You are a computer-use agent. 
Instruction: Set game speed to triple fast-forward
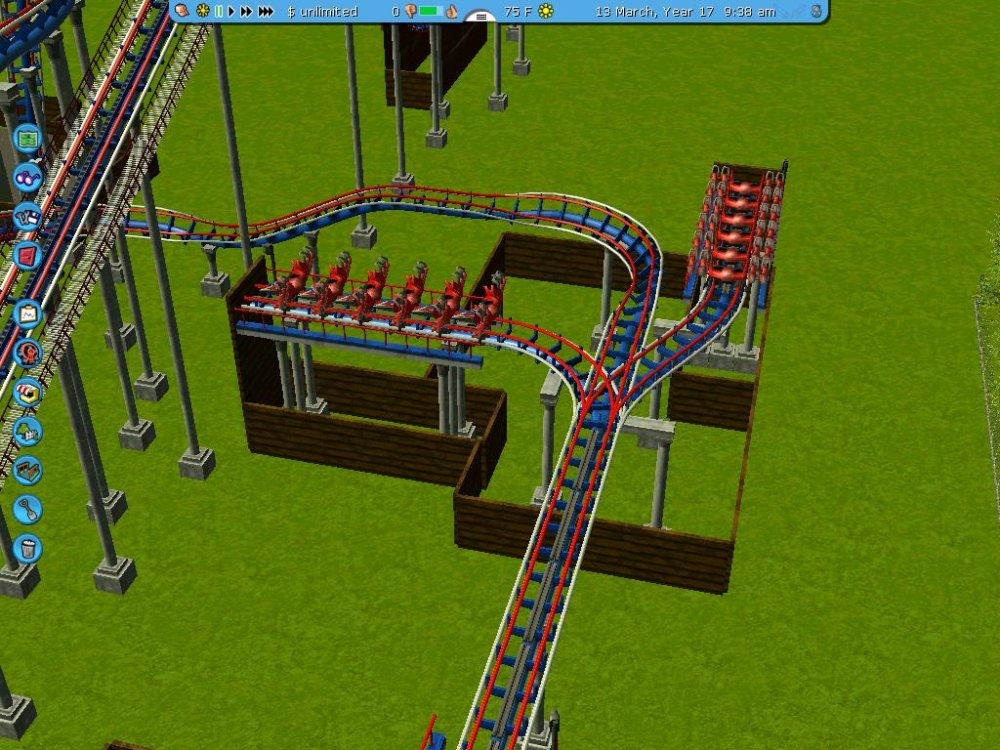(265, 11)
